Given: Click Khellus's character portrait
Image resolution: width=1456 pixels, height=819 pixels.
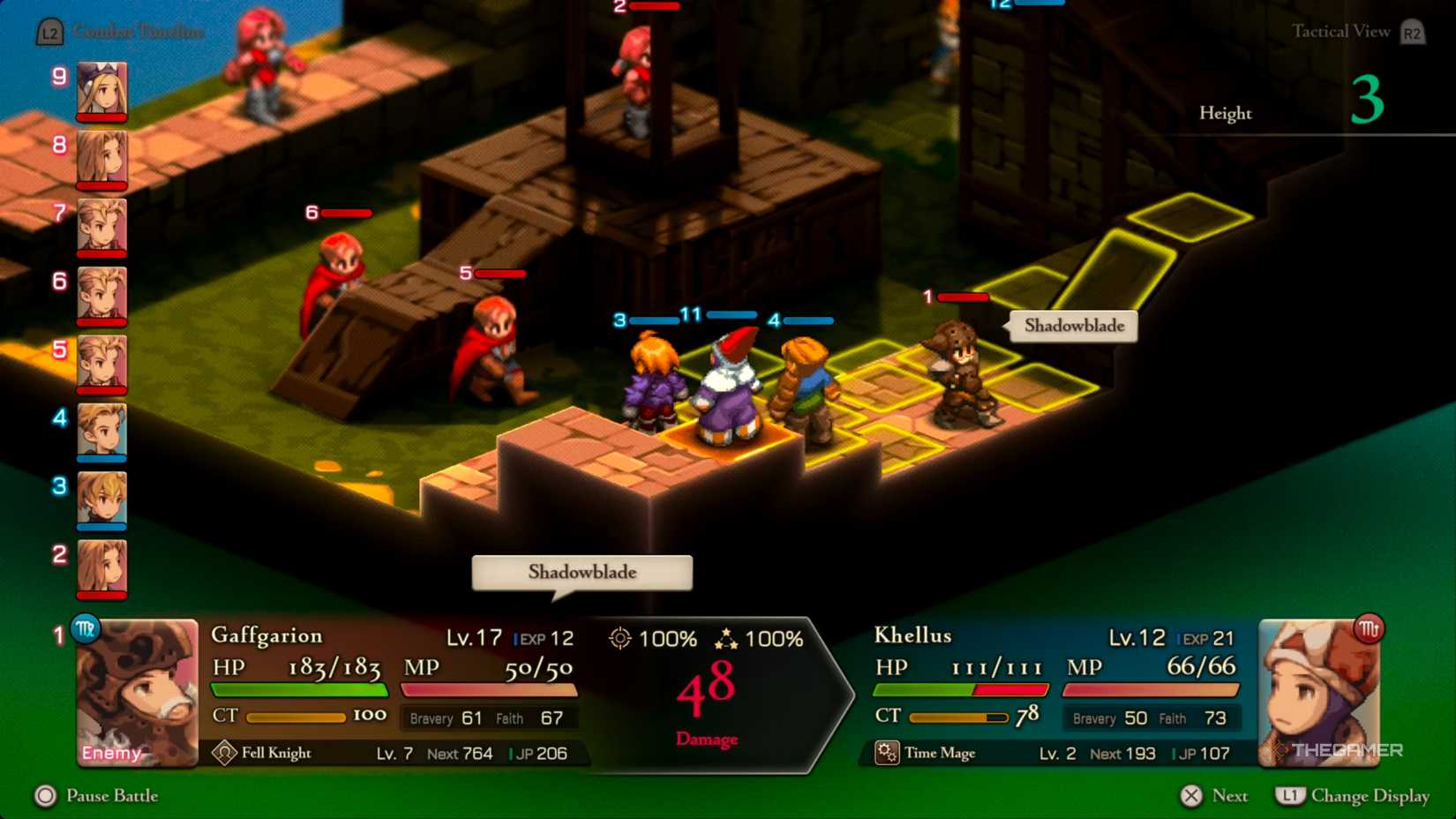Looking at the screenshot, I should pyautogui.click(x=1318, y=693).
